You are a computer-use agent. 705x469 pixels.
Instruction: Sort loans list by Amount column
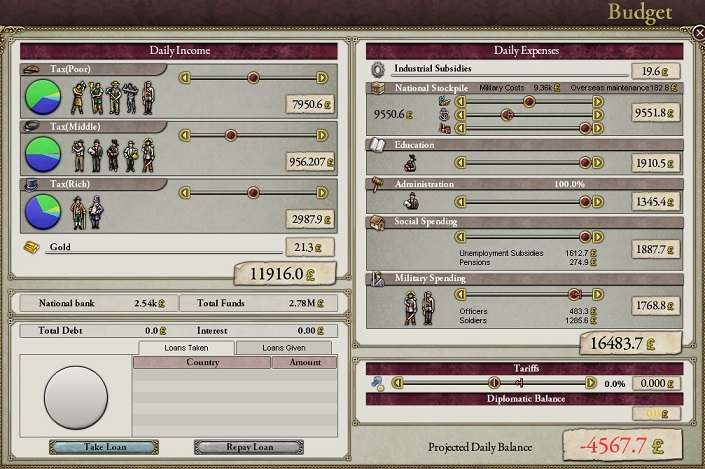[x=304, y=362]
